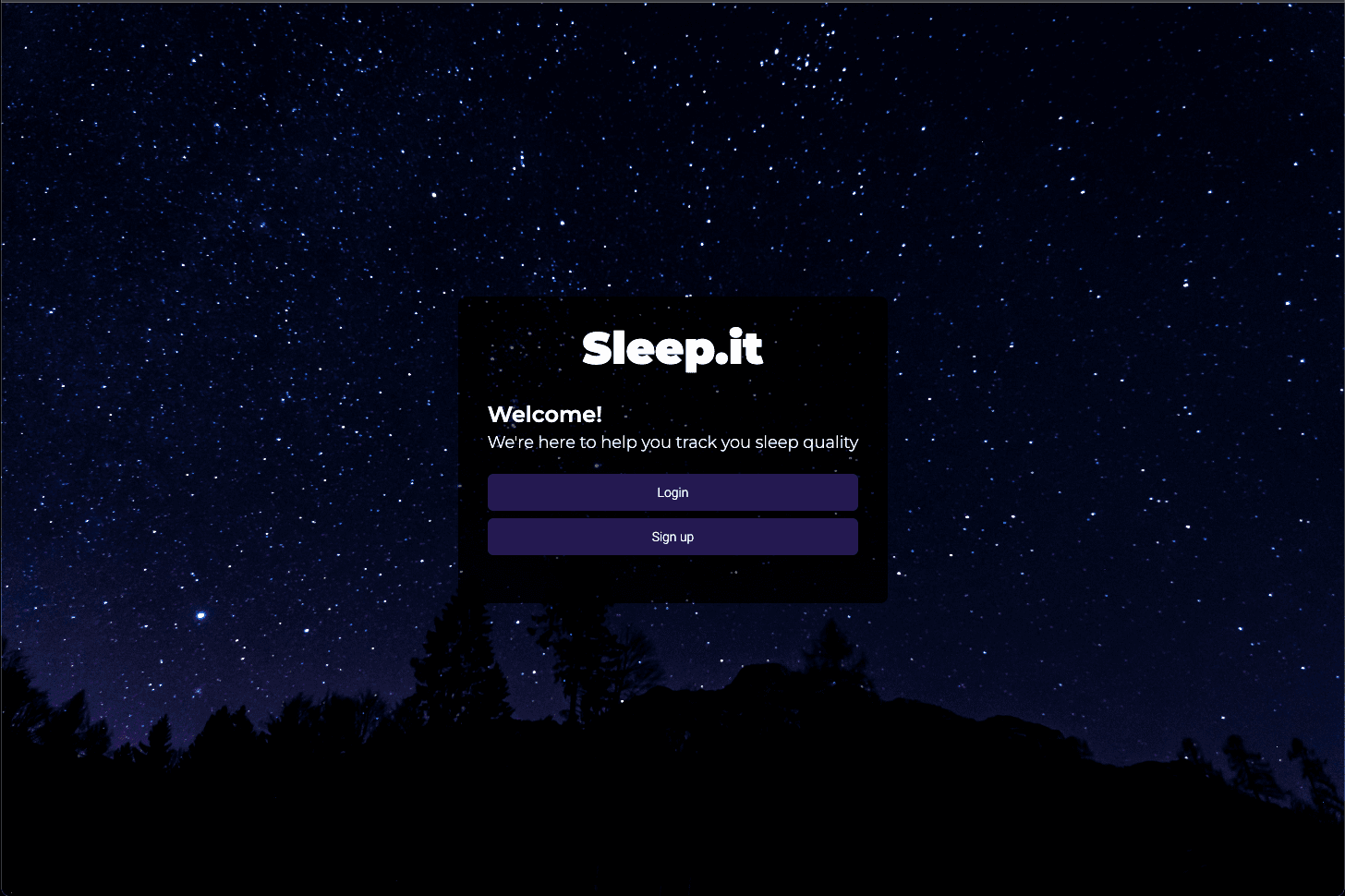Tap the Sleep.it wordmark at card top
1345x896 pixels.
click(672, 349)
